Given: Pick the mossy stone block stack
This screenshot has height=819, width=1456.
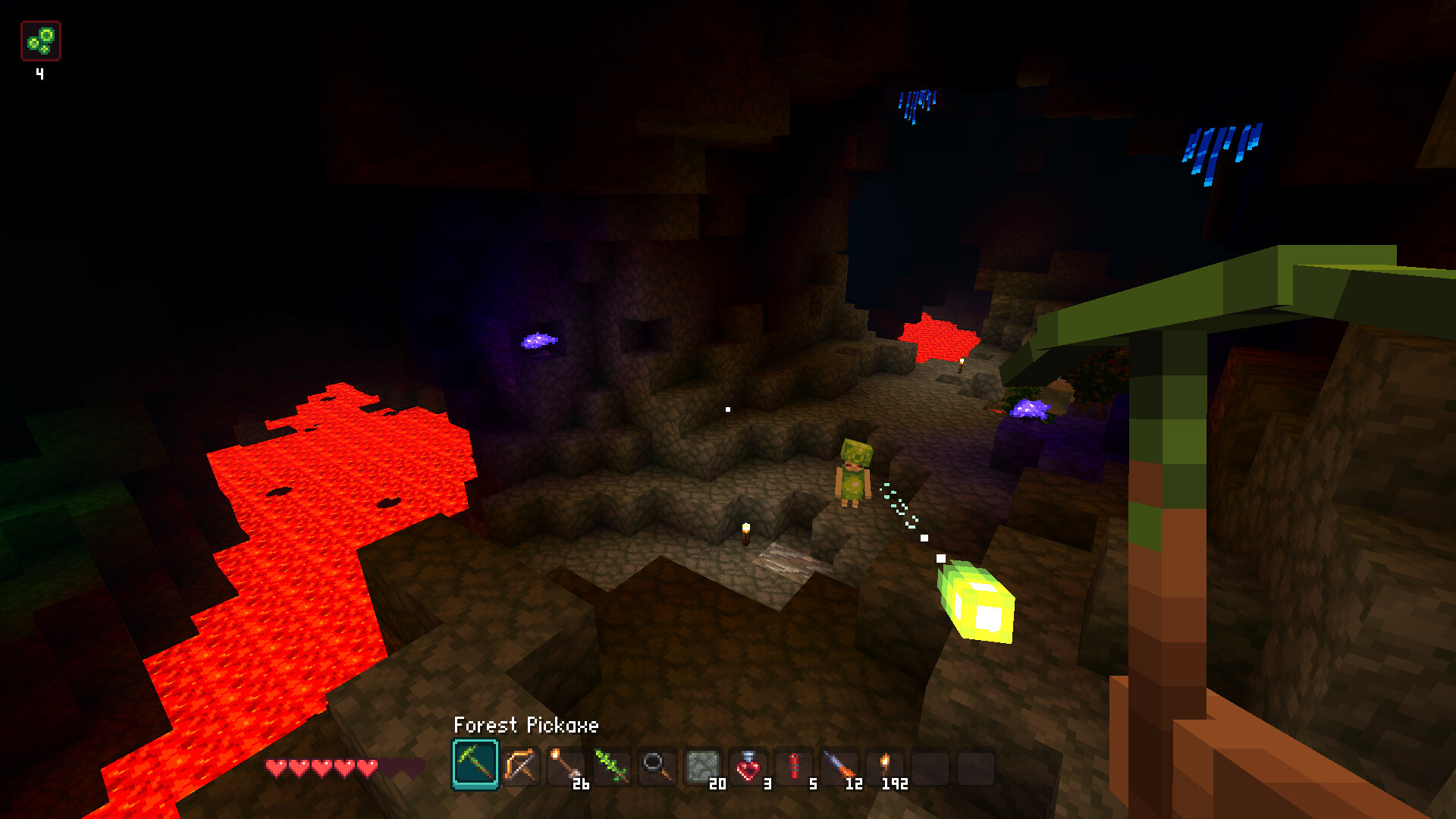Looking at the screenshot, I should (x=702, y=766).
